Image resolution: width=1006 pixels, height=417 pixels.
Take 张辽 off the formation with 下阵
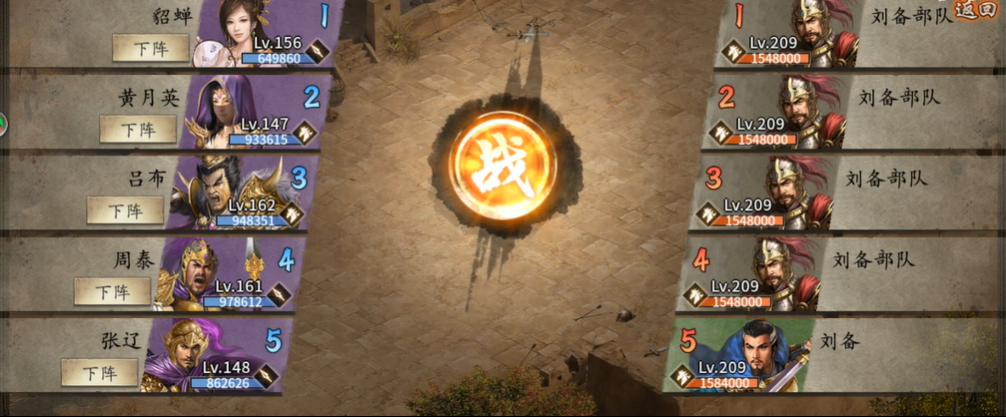(99, 372)
